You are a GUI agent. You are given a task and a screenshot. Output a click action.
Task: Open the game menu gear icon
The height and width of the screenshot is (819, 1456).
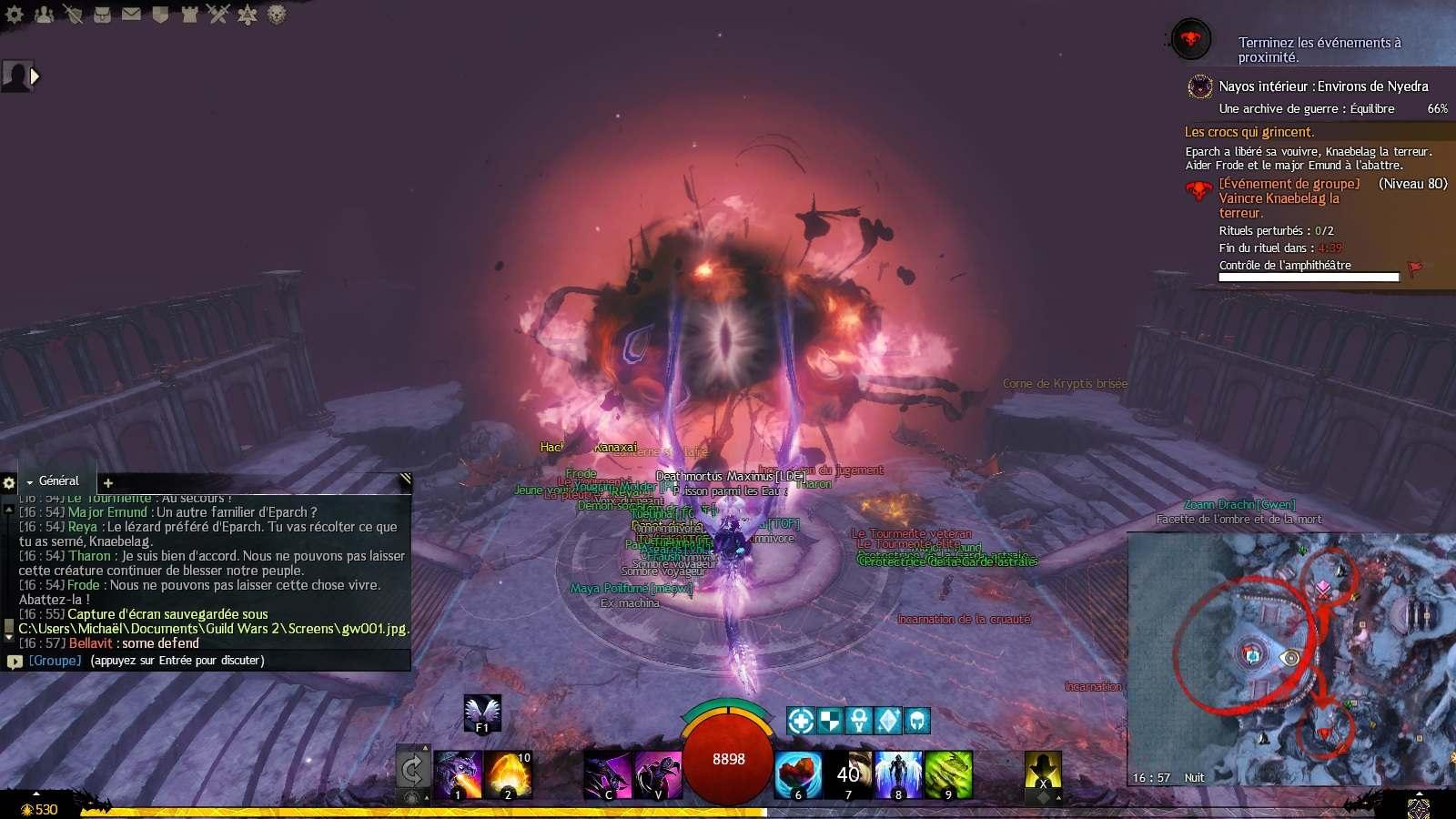pos(15,14)
